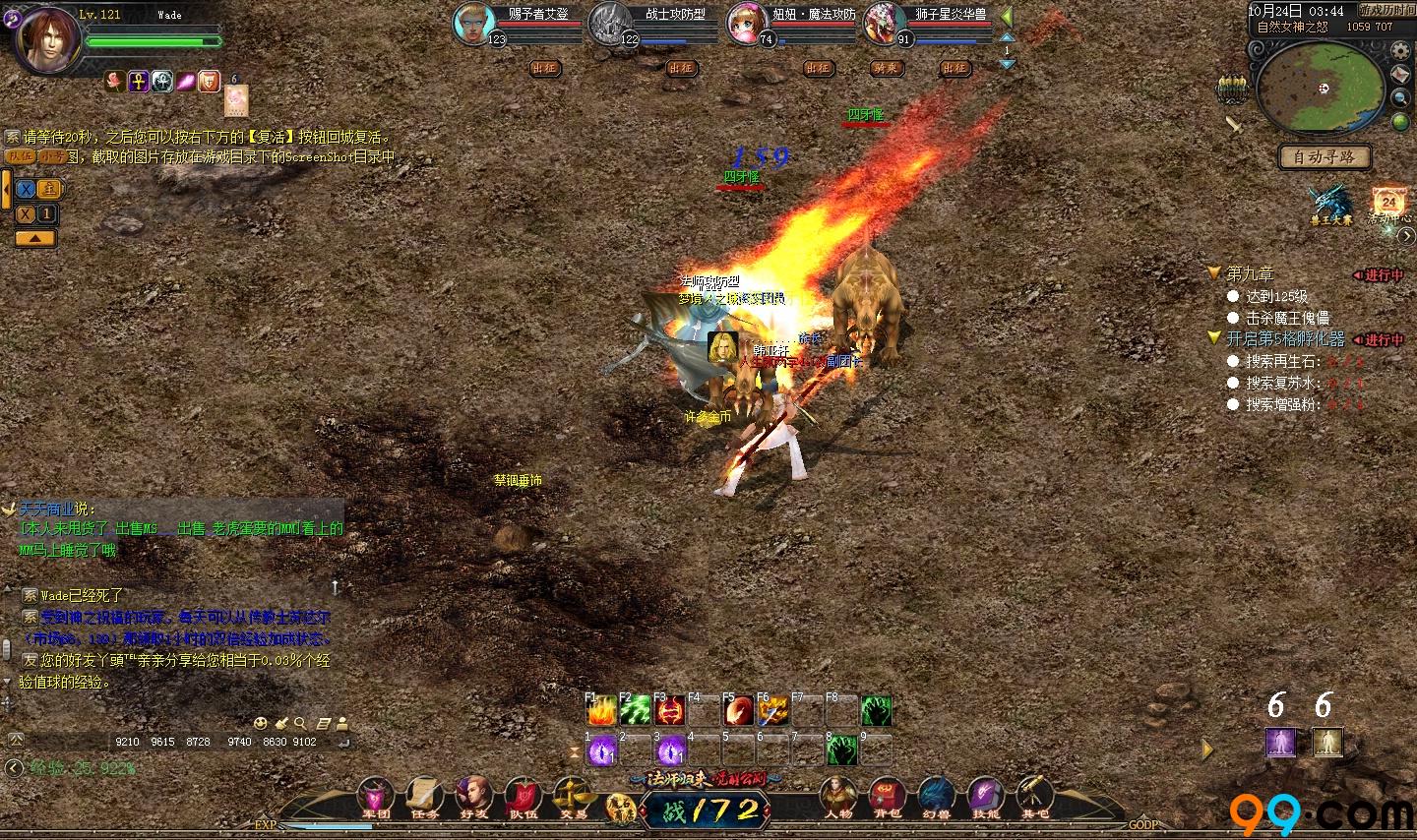The image size is (1417, 840).
Task: Open the 技能 (Skills) book
Action: [985, 795]
